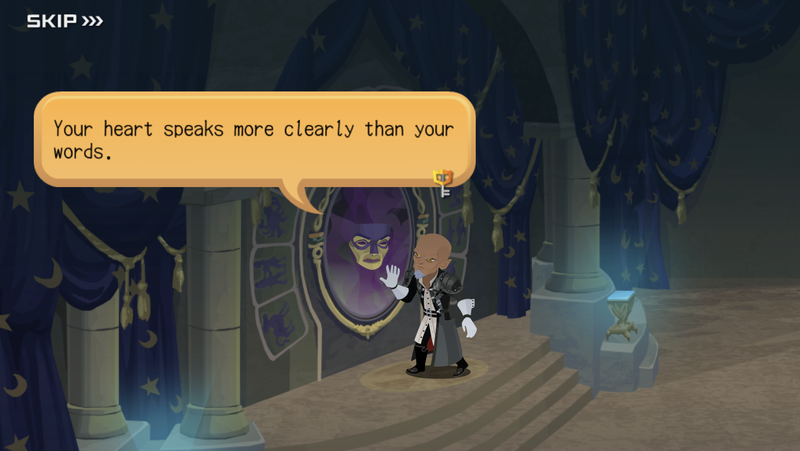The image size is (800, 451).
Task: Skip the cutscene with the SKIP button
Action: coord(64,20)
